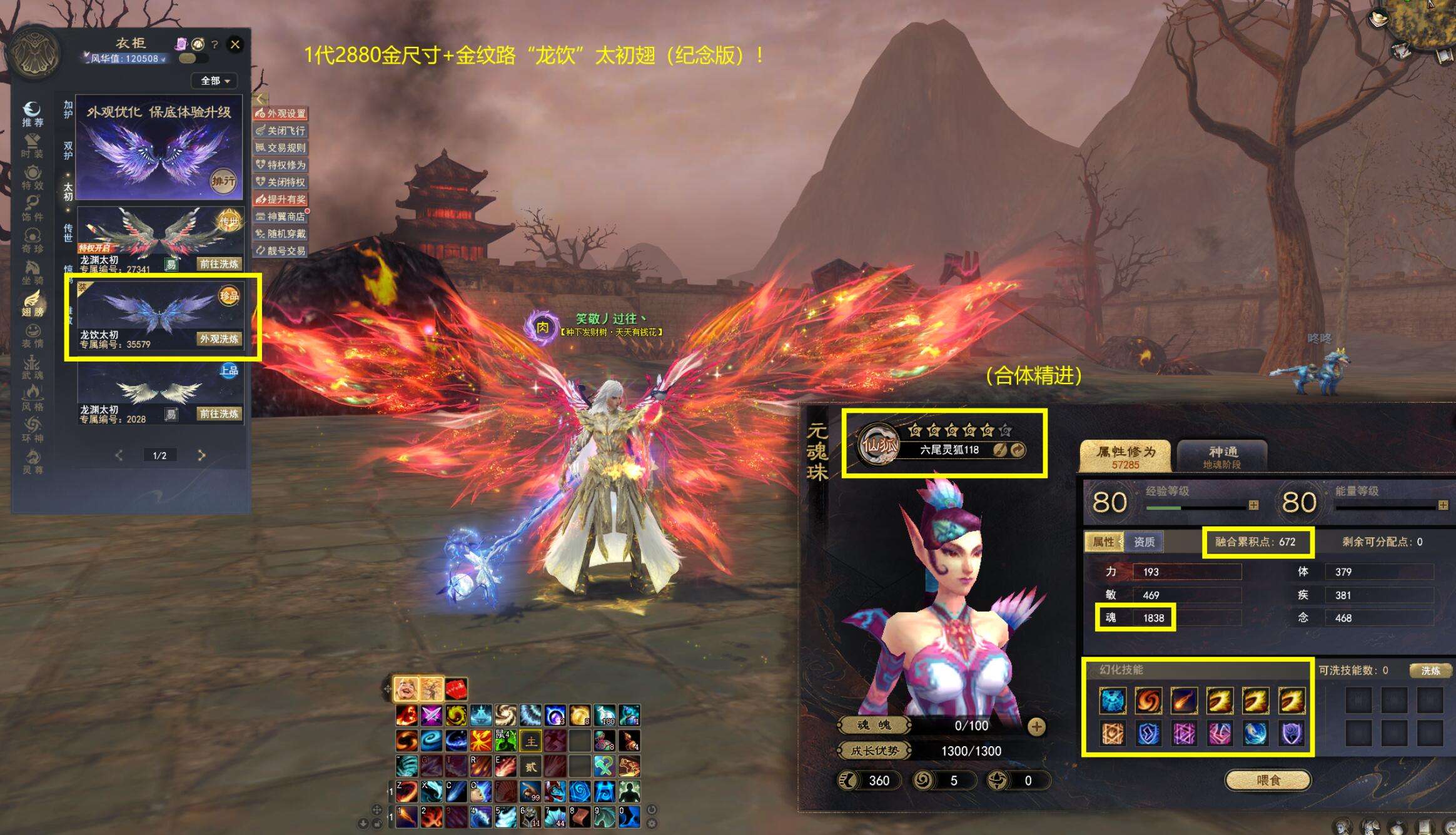Open 靓号交易 number trading

tap(281, 251)
